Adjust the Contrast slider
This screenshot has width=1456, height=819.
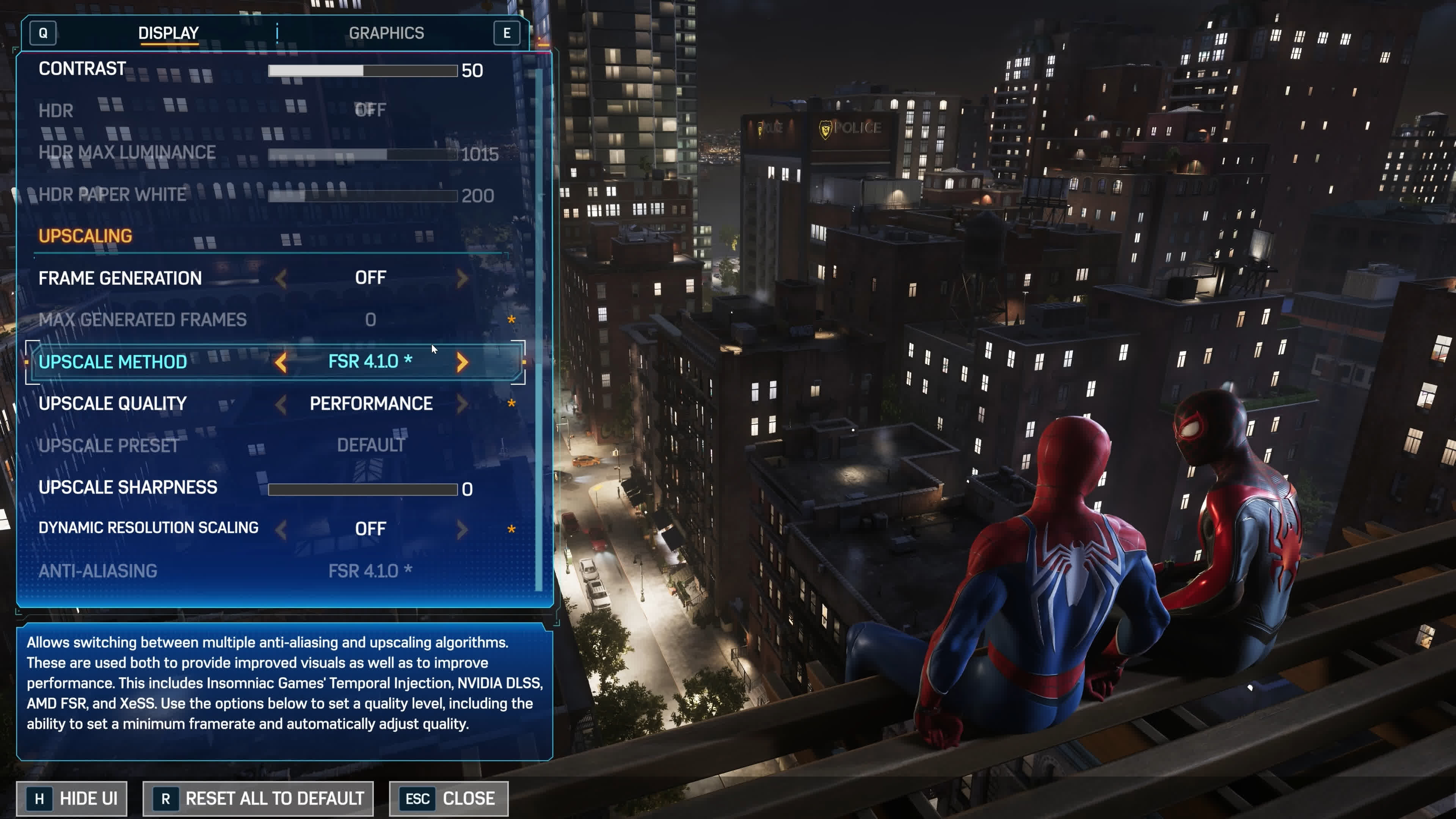362,71
